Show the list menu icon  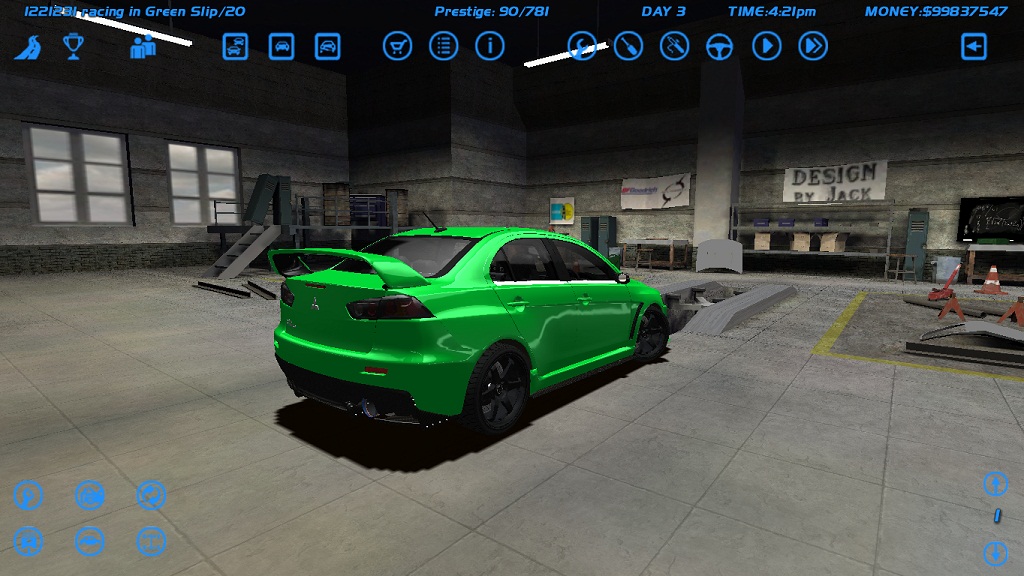pyautogui.click(x=443, y=46)
